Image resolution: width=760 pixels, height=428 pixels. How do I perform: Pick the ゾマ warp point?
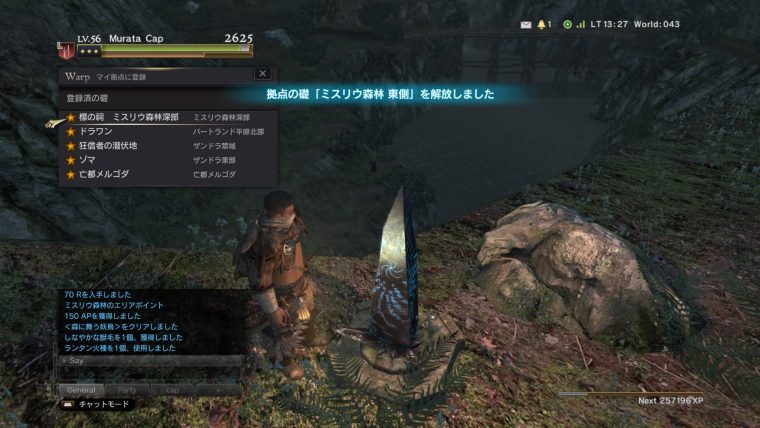92,159
